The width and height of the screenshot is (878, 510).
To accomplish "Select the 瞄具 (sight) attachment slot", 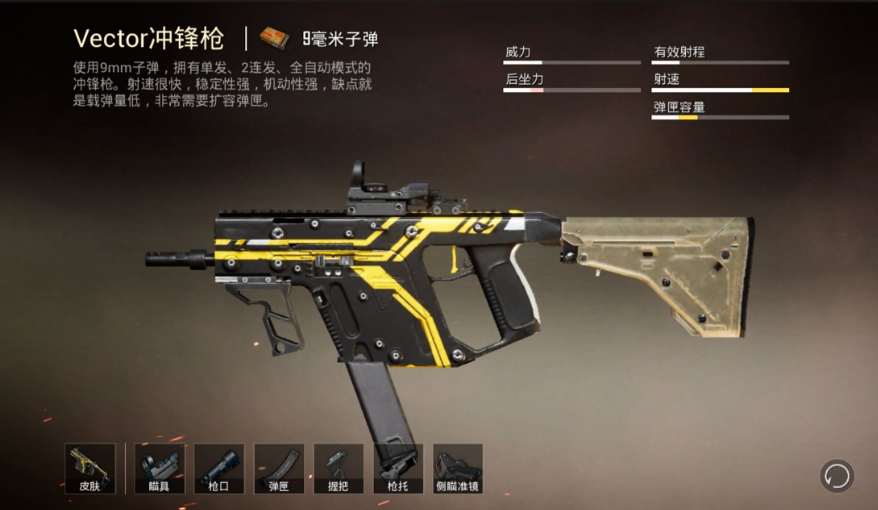I will point(159,469).
